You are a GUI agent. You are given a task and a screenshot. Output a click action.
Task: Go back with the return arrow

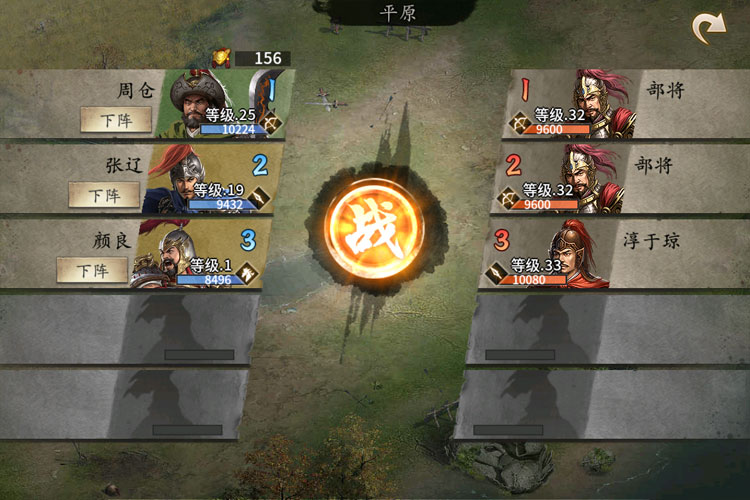[x=708, y=29]
